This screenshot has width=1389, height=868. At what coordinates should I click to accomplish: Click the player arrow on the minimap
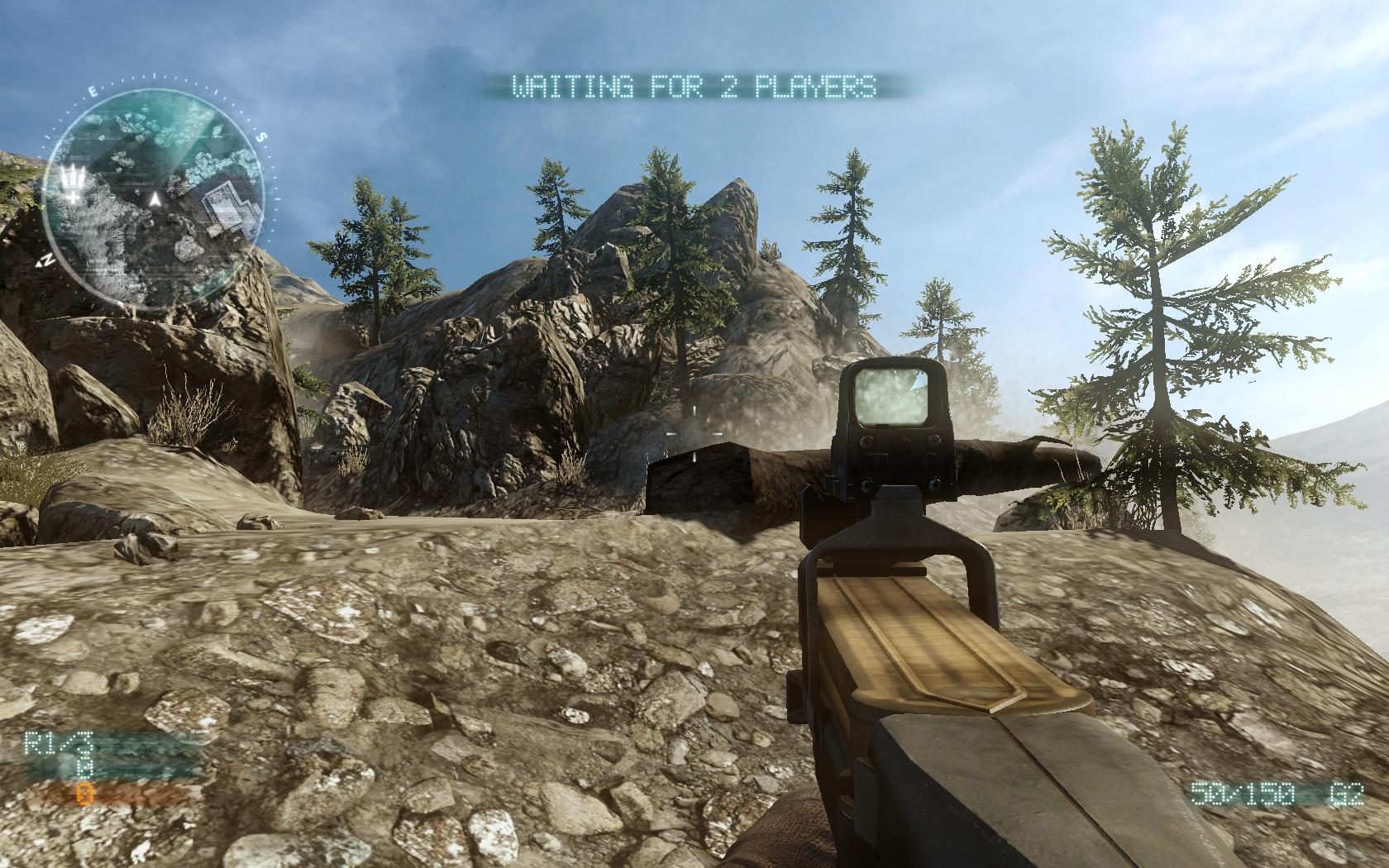pos(155,198)
